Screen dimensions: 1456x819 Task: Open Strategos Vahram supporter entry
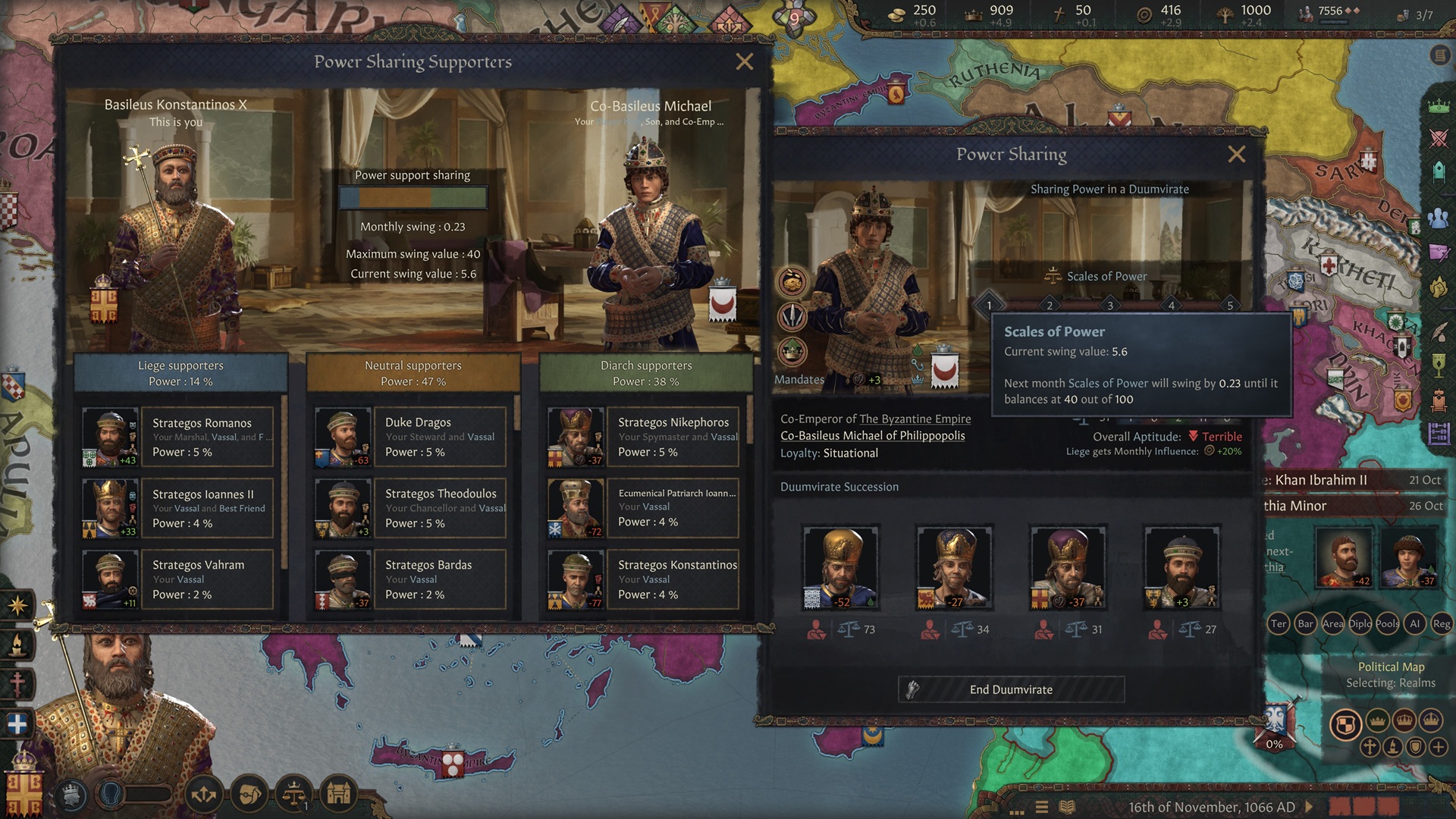205,579
